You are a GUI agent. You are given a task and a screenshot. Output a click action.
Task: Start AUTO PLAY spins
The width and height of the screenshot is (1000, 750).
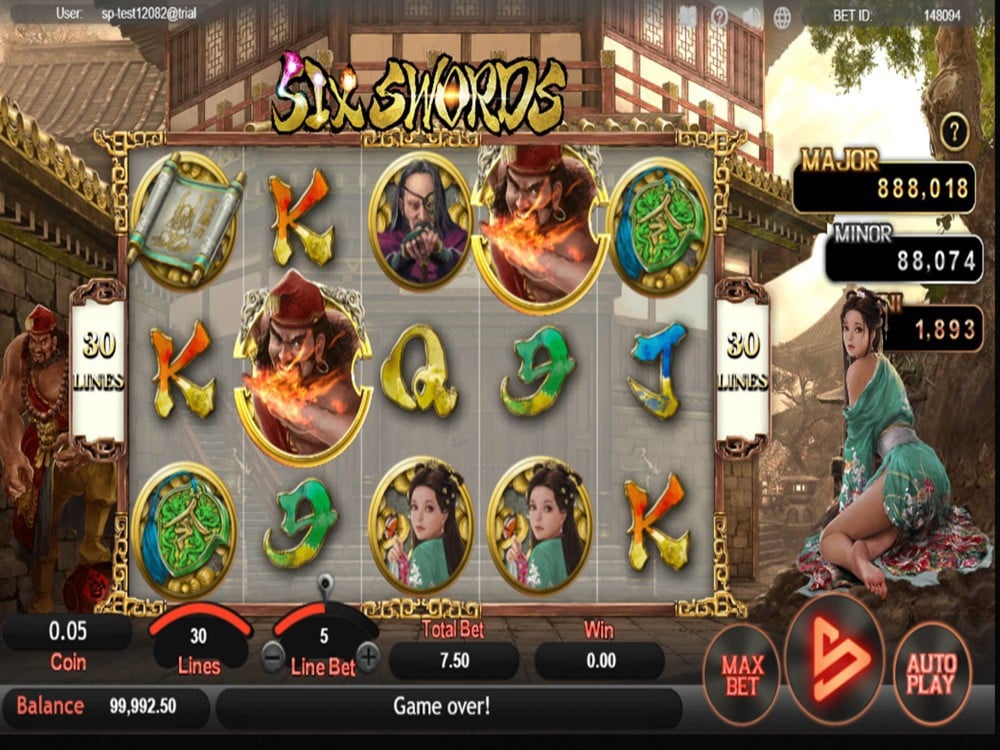tap(930, 675)
